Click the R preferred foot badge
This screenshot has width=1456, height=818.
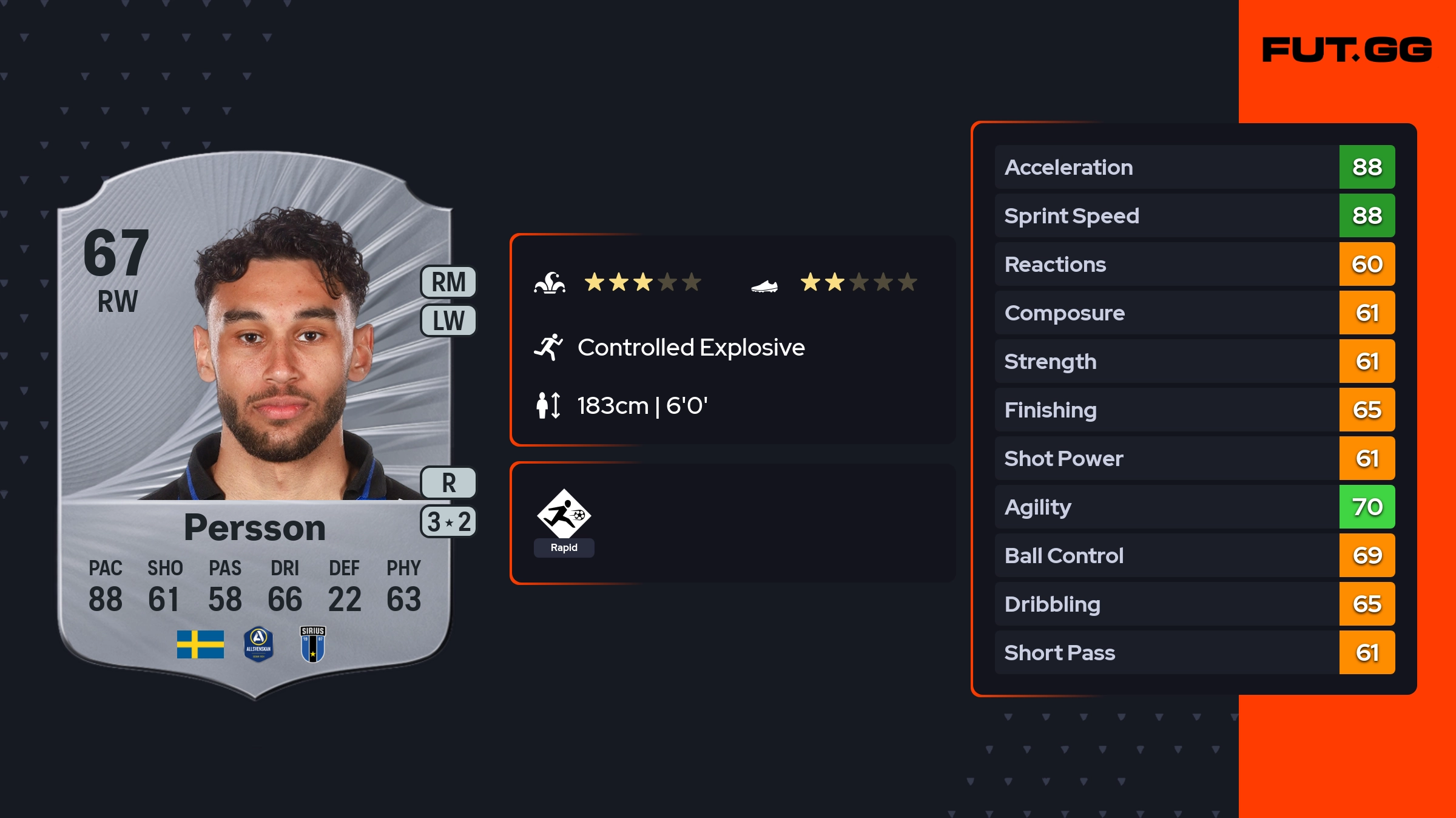448,483
